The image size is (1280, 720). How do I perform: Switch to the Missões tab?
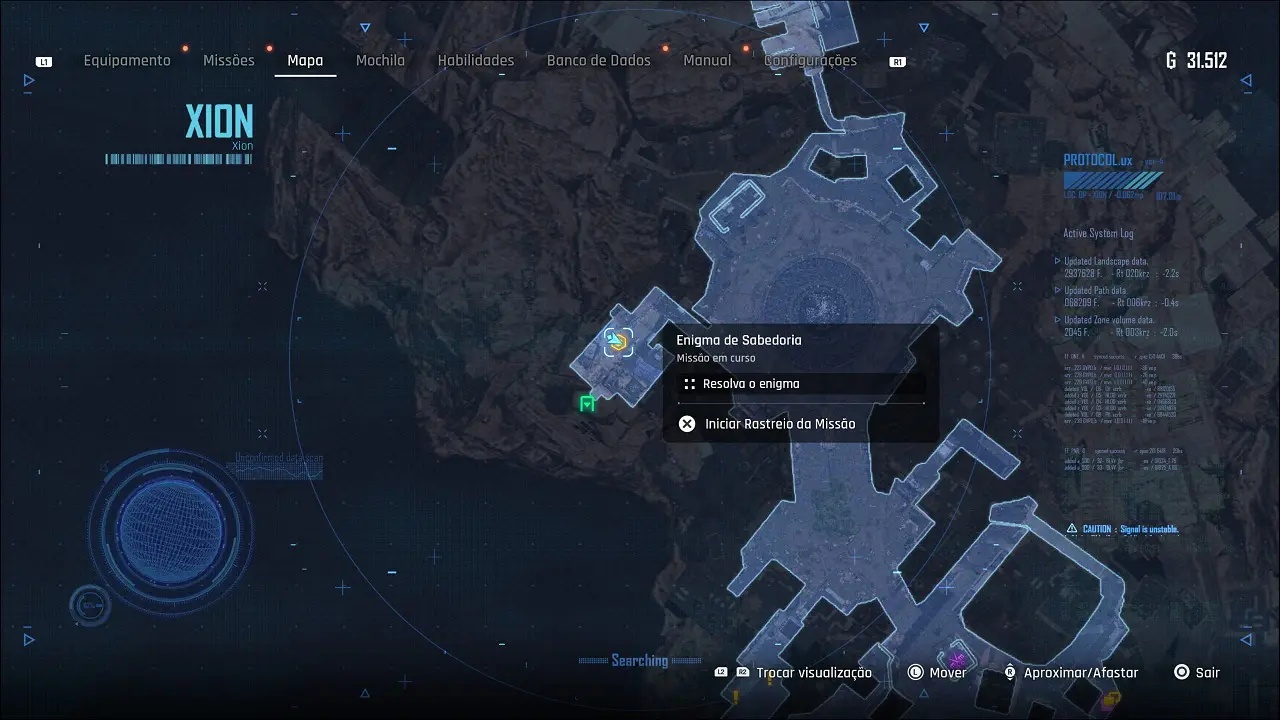(x=229, y=61)
